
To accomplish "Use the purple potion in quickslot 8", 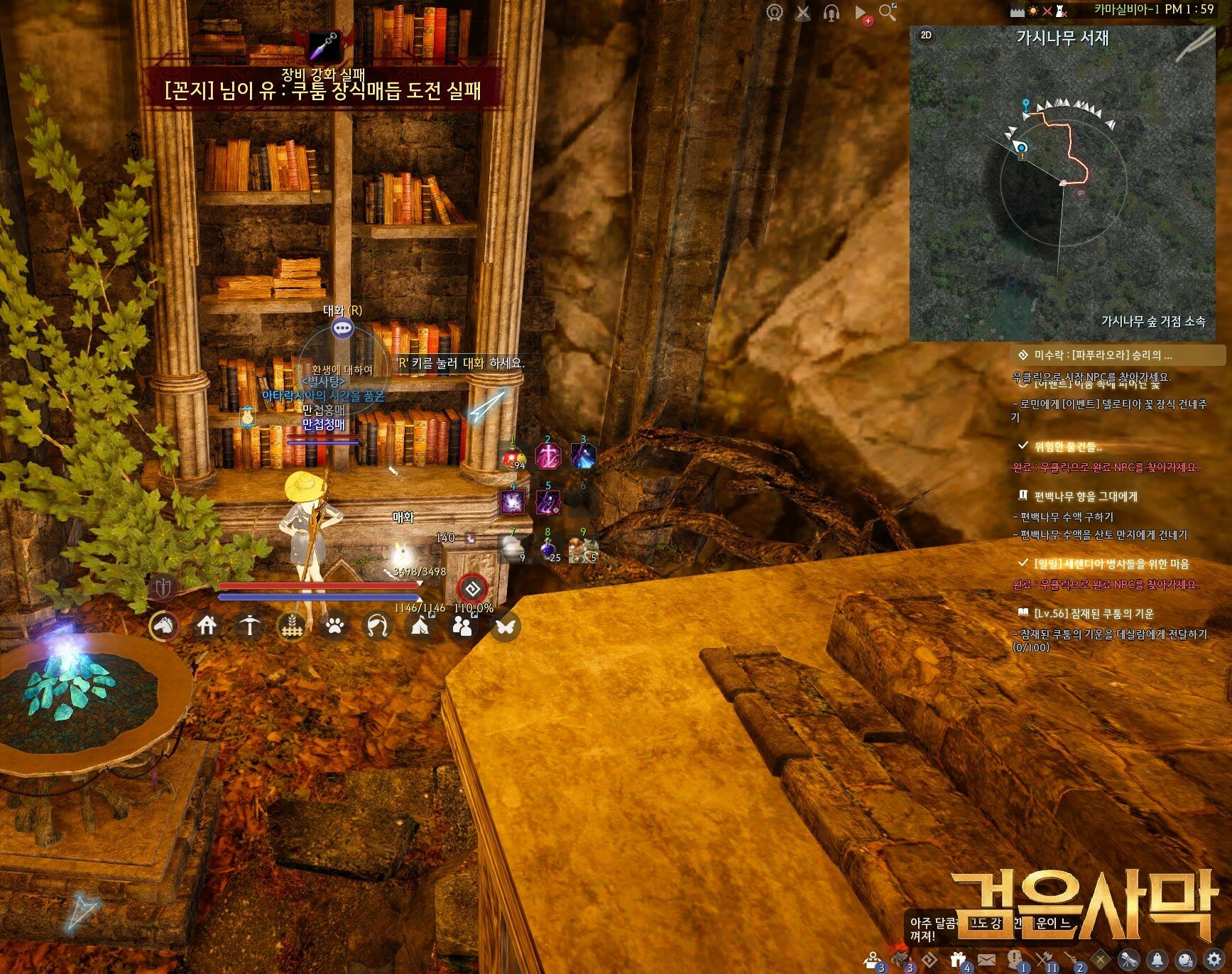I will coord(547,548).
